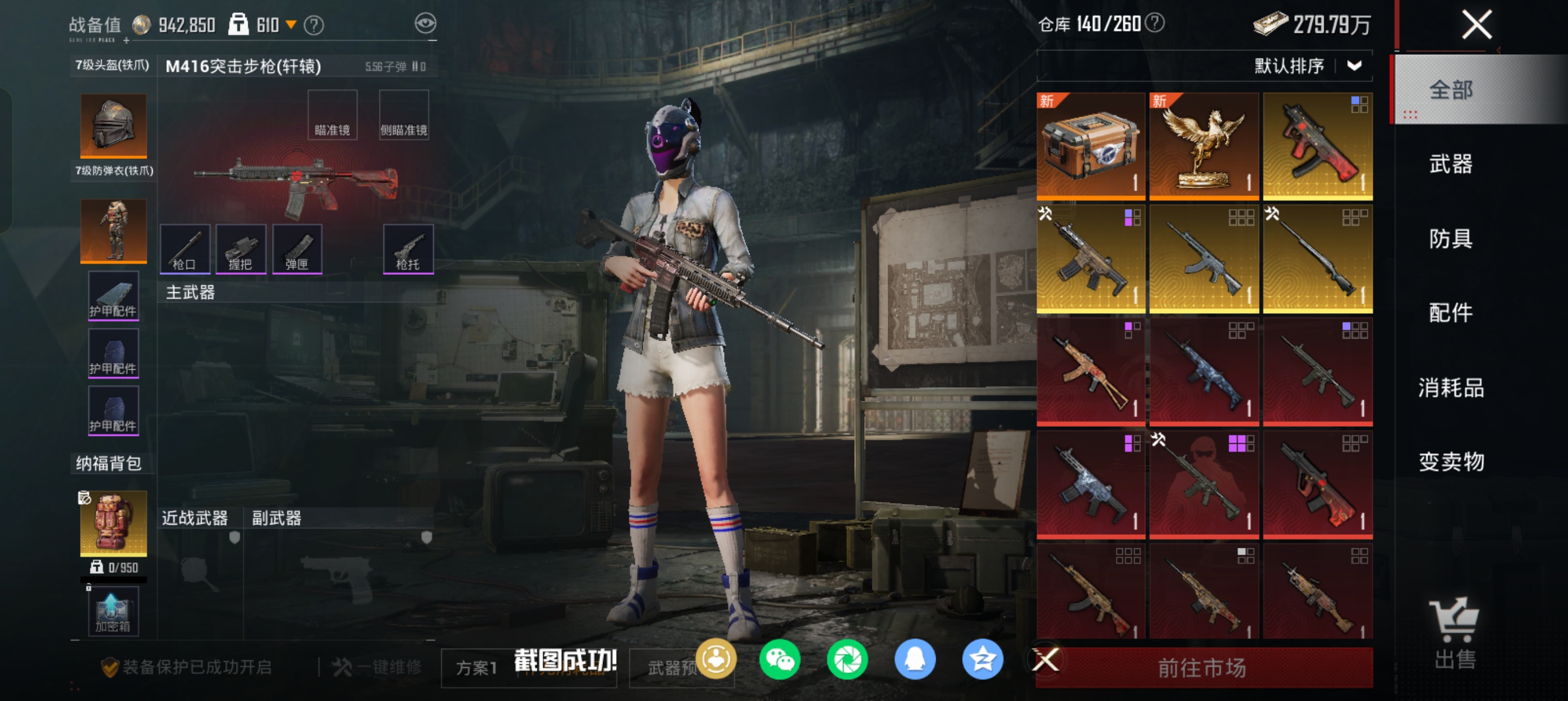Image resolution: width=1568 pixels, height=701 pixels.
Task: Show the 消耗品 category
Action: pyautogui.click(x=1450, y=388)
